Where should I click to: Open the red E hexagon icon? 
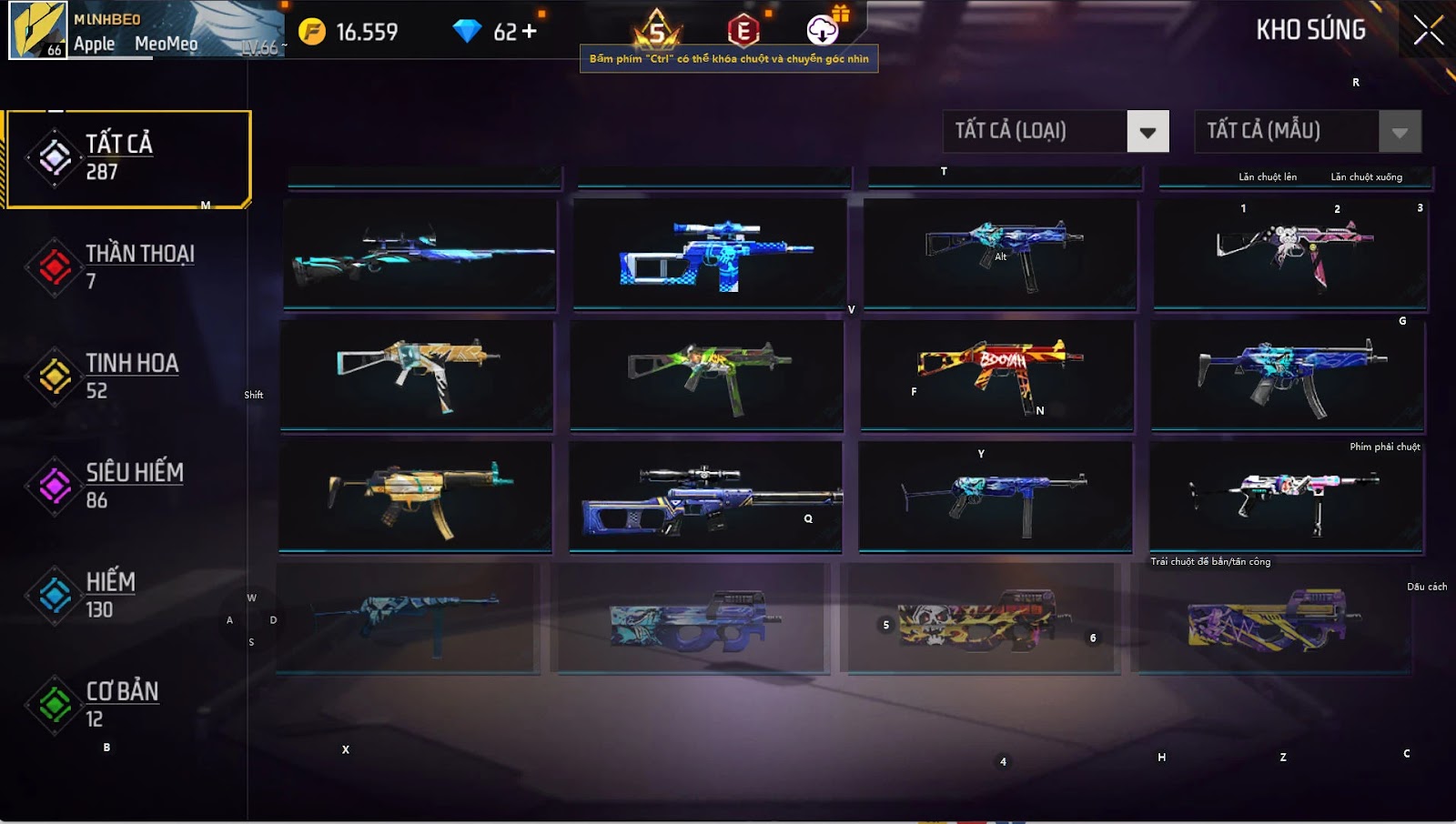click(x=743, y=31)
